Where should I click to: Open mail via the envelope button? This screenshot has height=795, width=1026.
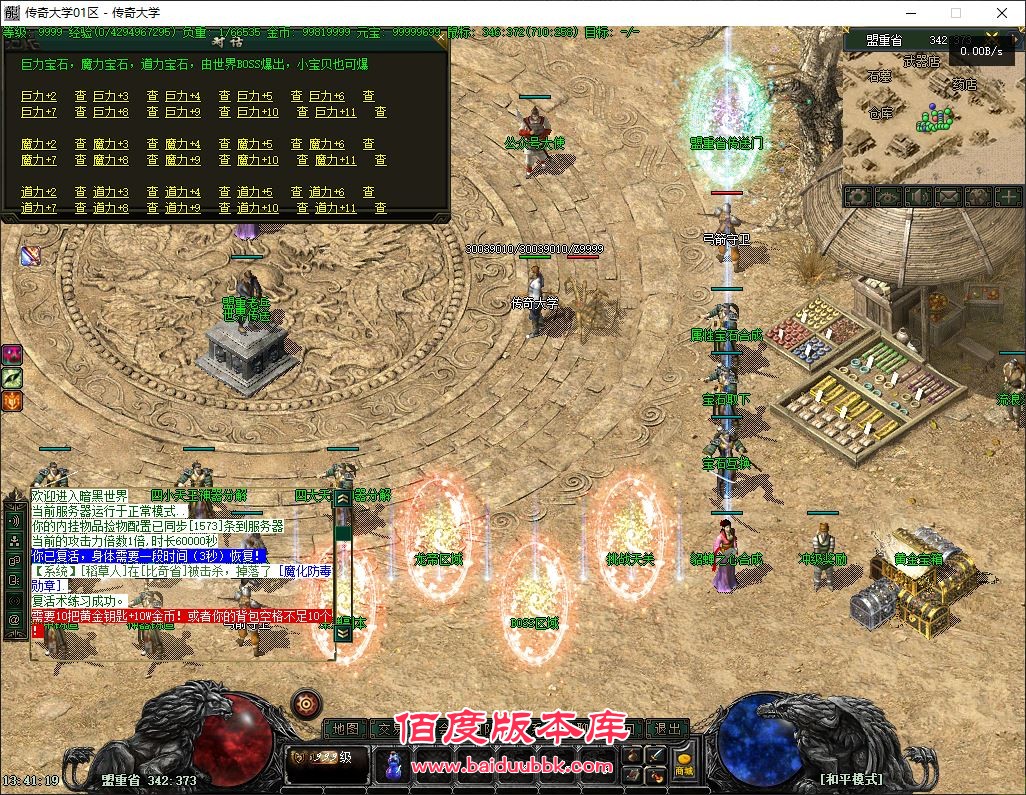pos(947,197)
